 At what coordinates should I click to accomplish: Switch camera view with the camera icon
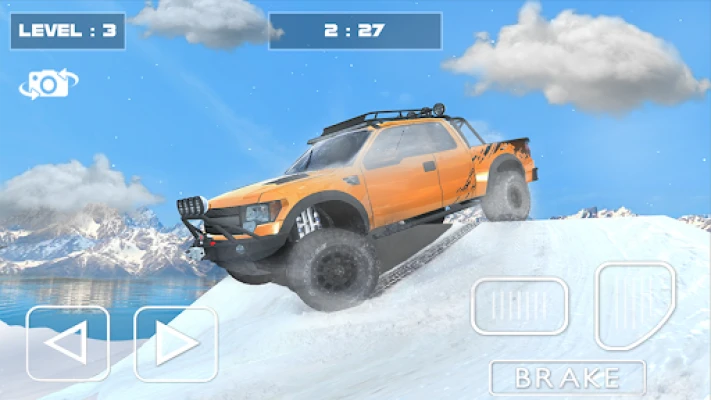pyautogui.click(x=47, y=84)
